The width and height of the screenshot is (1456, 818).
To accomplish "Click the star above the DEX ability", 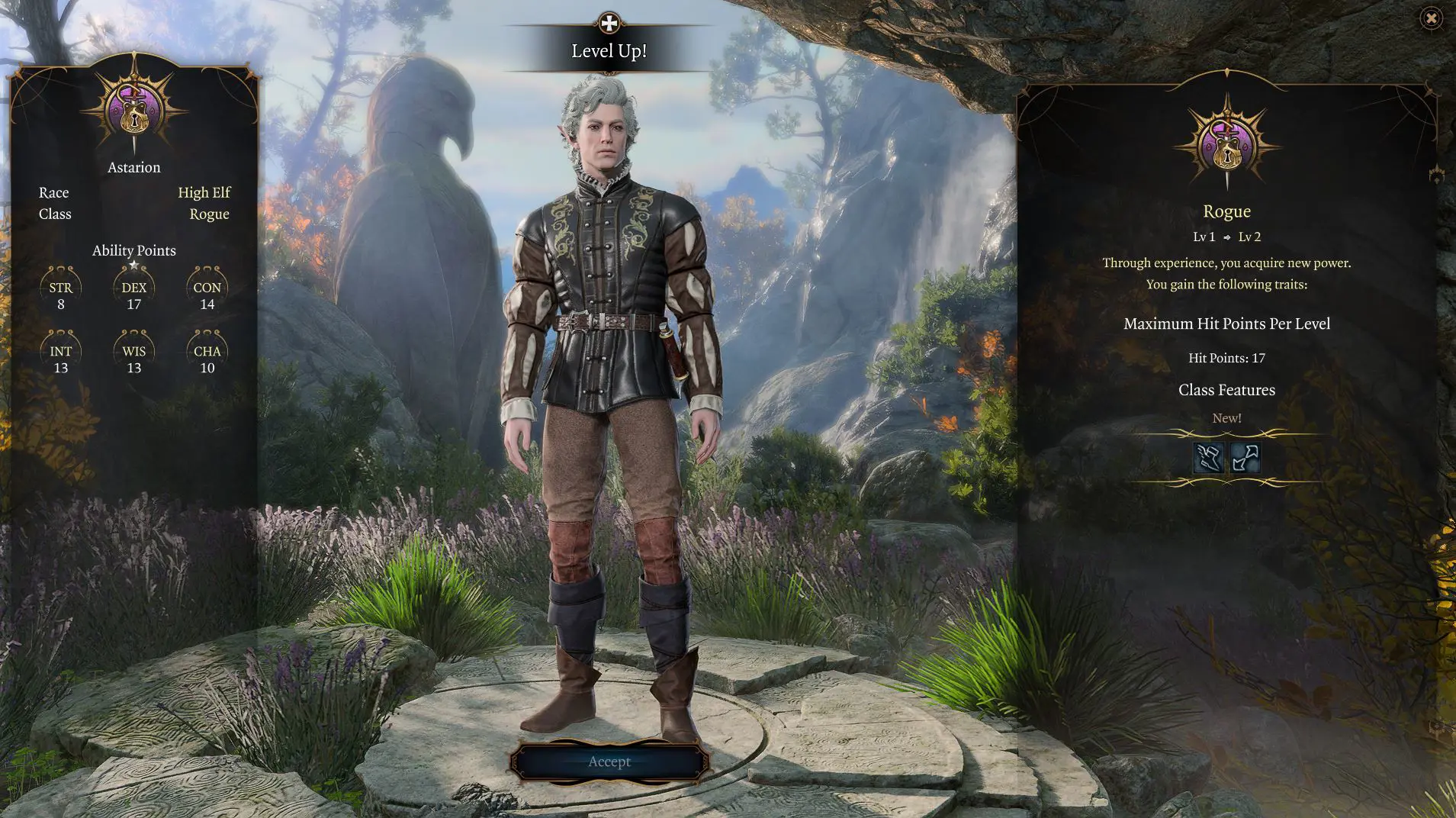I will pyautogui.click(x=134, y=266).
